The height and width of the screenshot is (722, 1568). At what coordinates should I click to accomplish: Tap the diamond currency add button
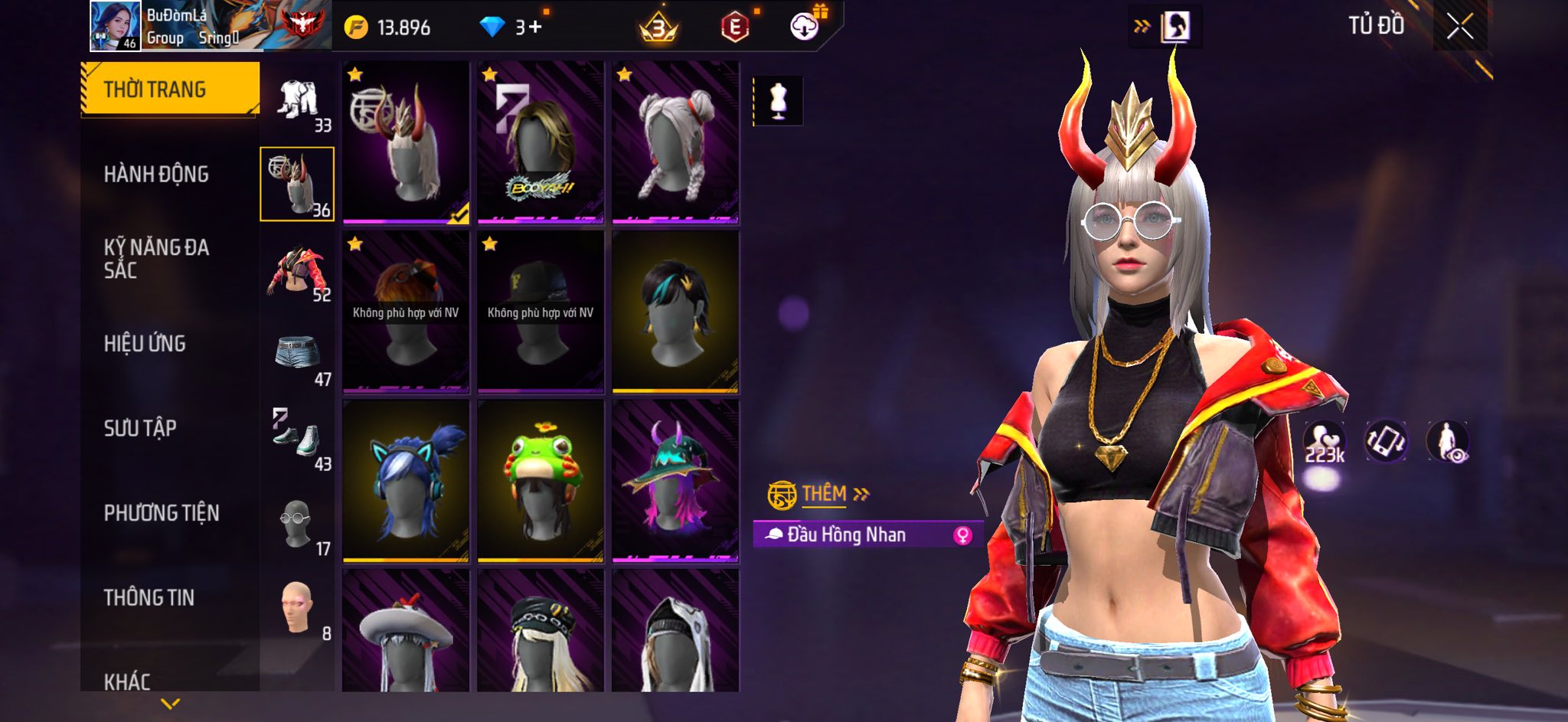(533, 28)
